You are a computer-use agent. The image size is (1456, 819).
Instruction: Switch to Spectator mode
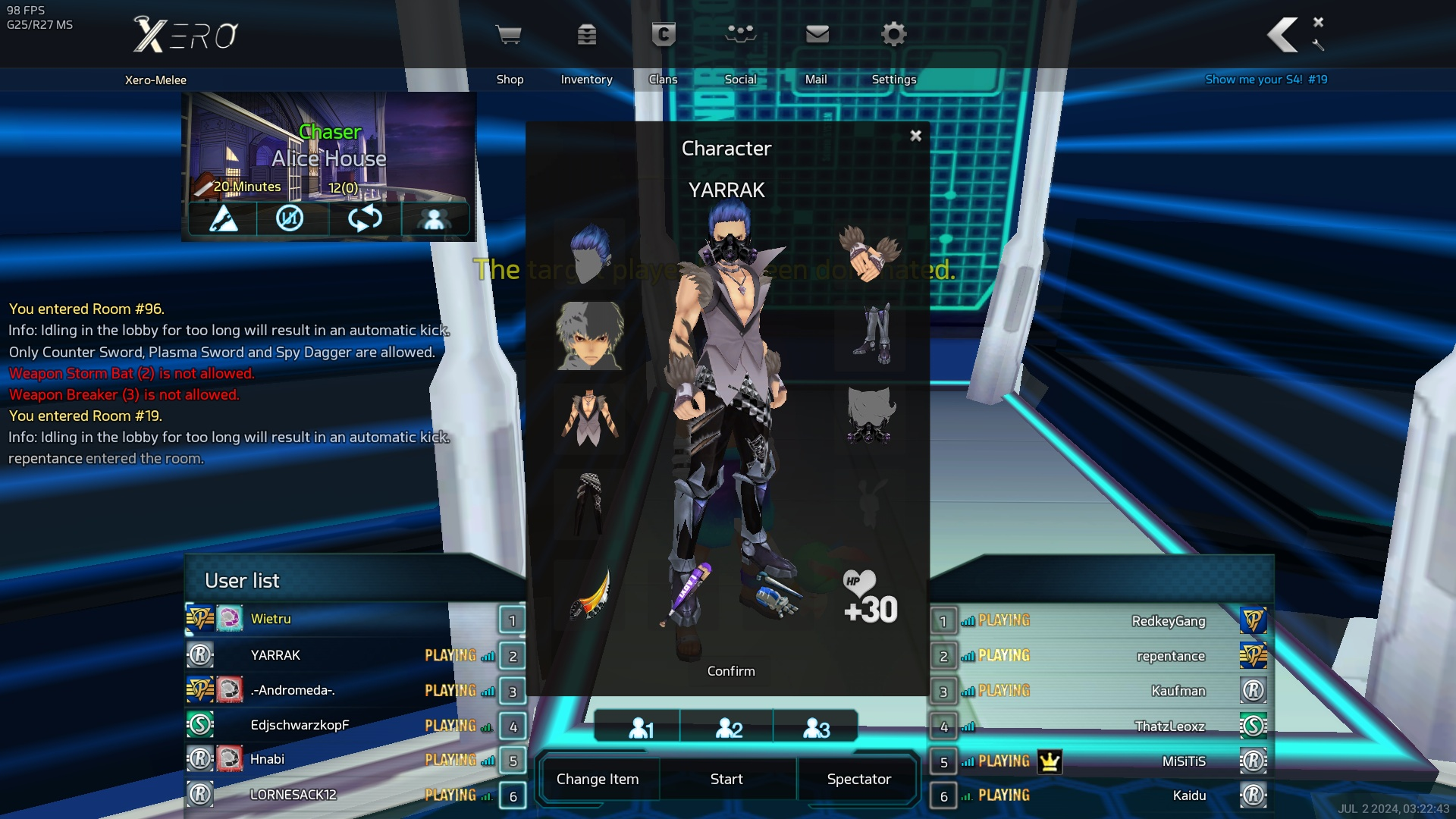[858, 779]
